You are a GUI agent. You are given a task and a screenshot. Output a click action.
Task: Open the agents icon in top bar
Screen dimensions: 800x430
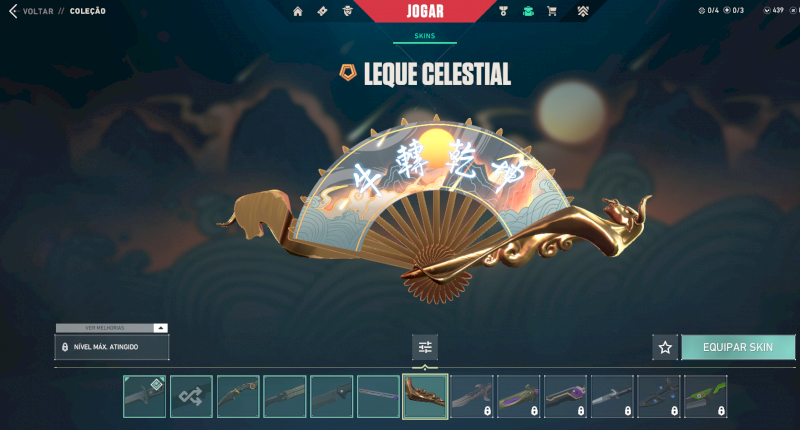tap(347, 11)
